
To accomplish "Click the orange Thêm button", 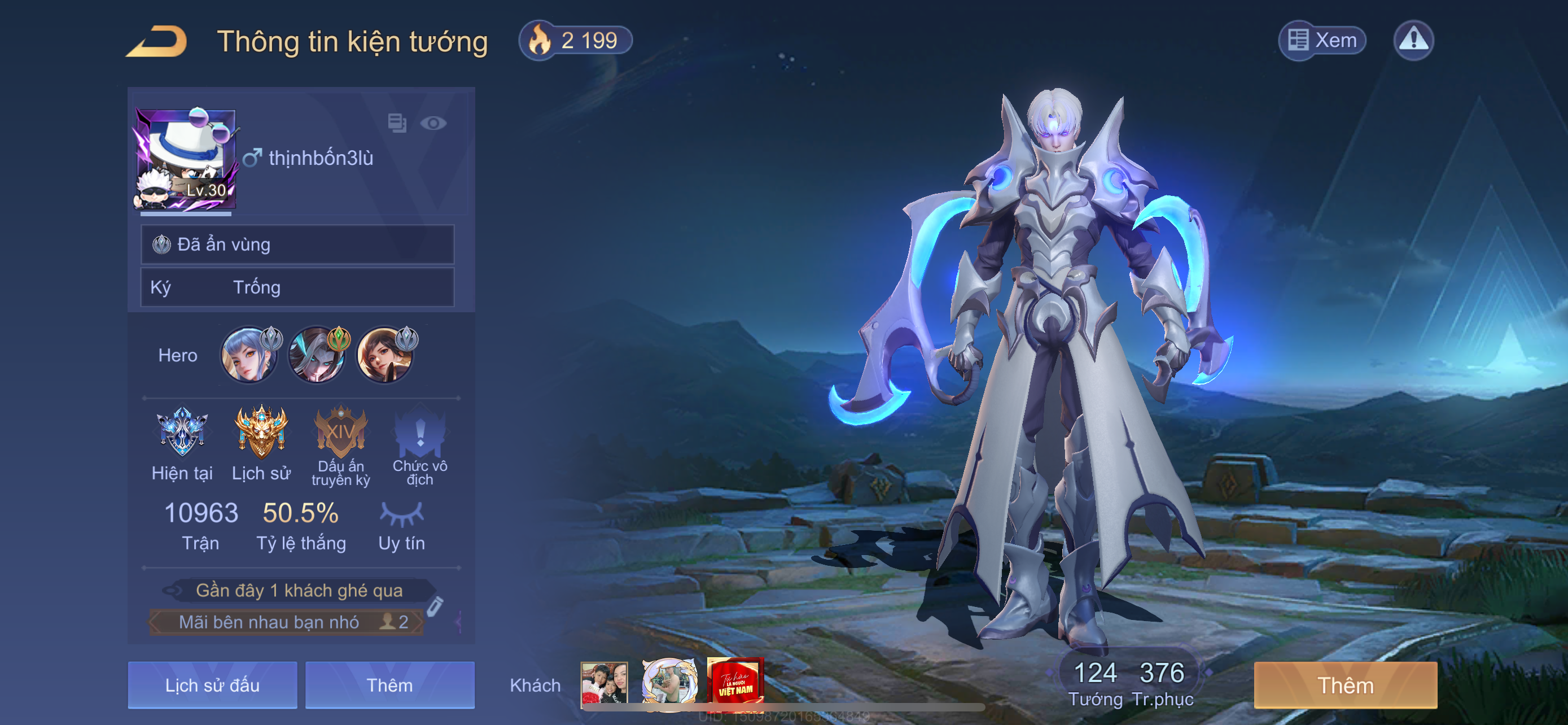I will [x=1345, y=685].
